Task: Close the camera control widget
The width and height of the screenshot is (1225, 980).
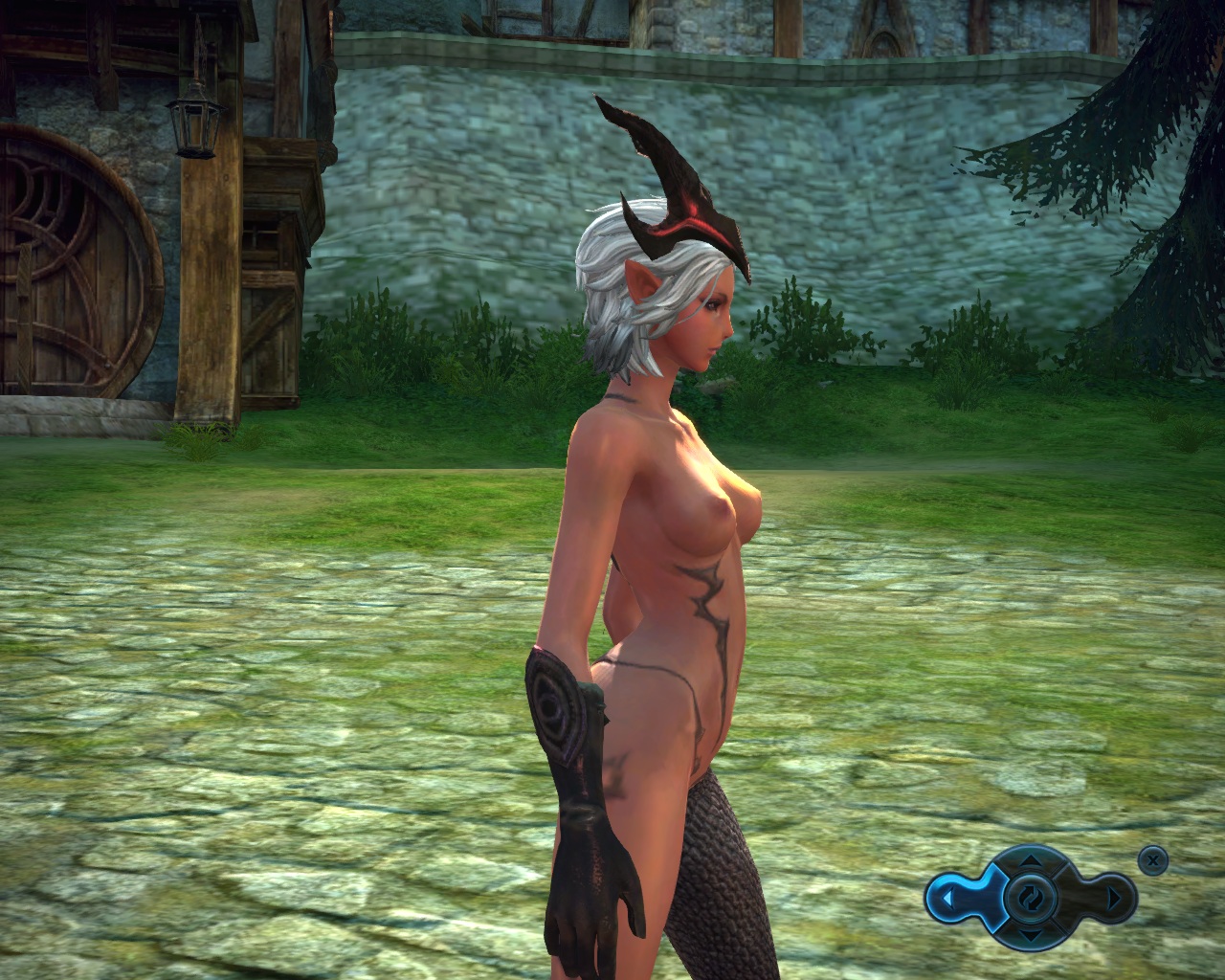Action: [x=1154, y=860]
